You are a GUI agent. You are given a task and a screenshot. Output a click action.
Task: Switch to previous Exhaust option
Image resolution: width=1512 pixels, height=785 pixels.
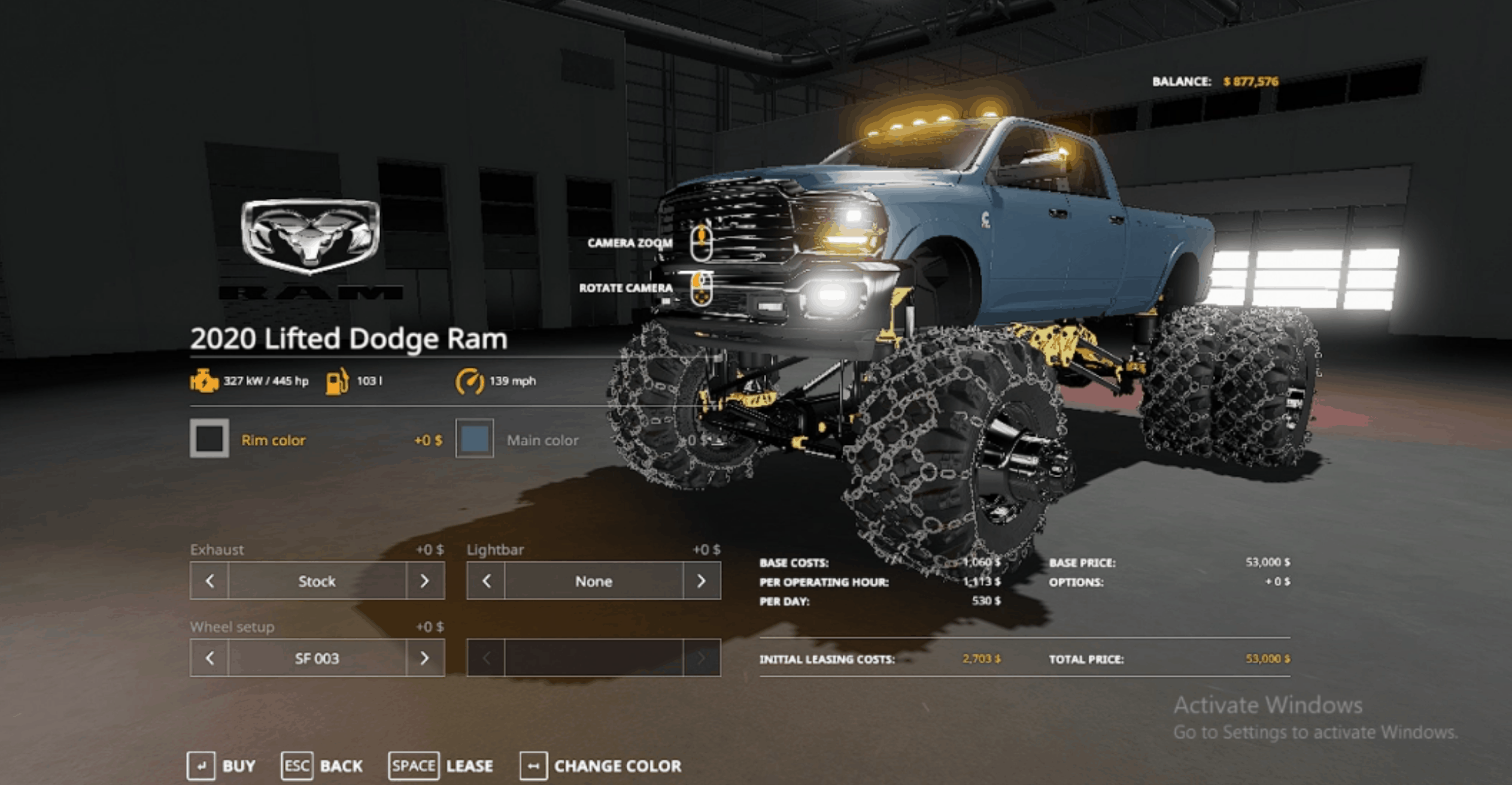(x=210, y=581)
